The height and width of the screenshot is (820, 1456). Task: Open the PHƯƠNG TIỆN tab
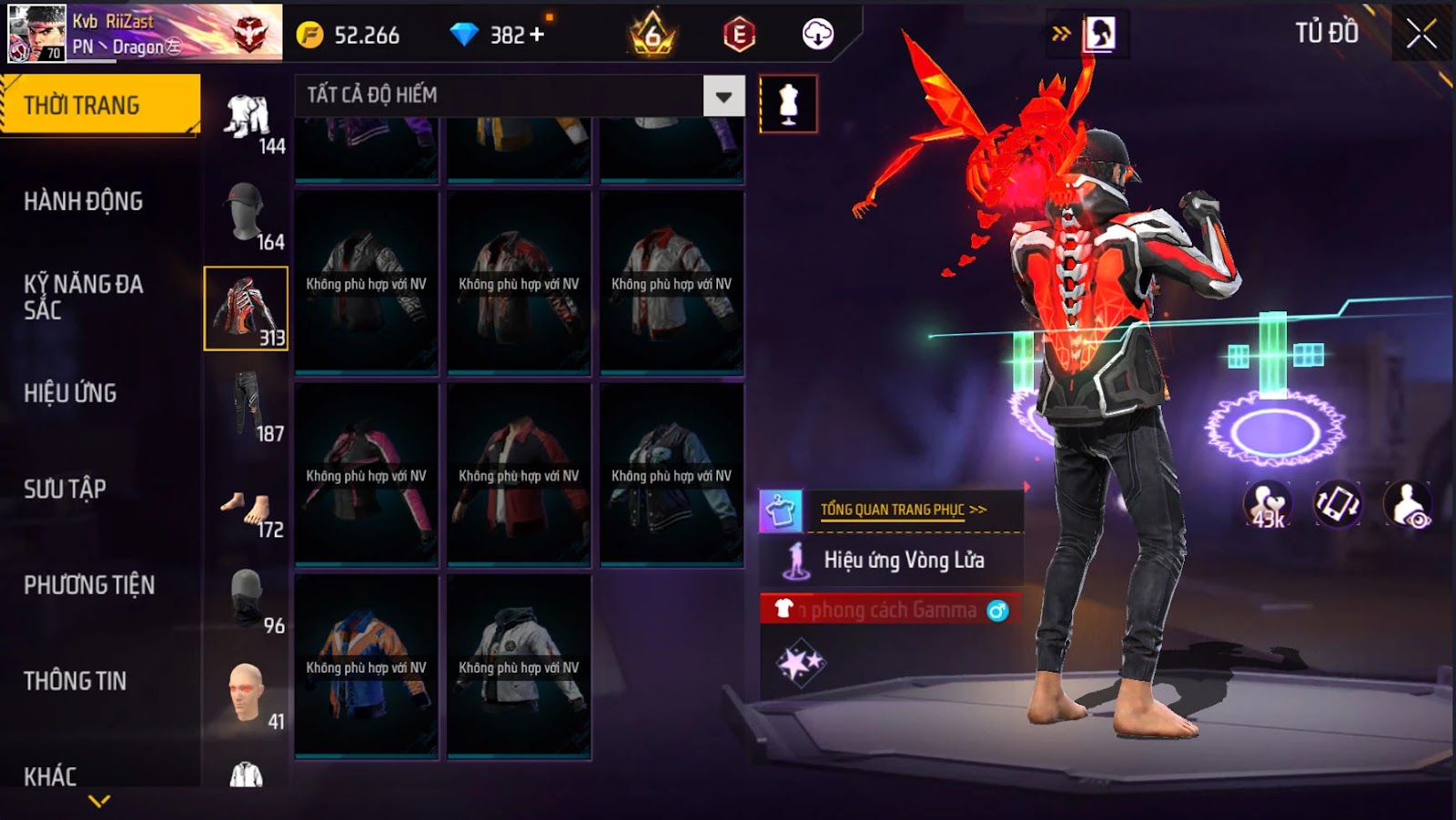[x=89, y=585]
